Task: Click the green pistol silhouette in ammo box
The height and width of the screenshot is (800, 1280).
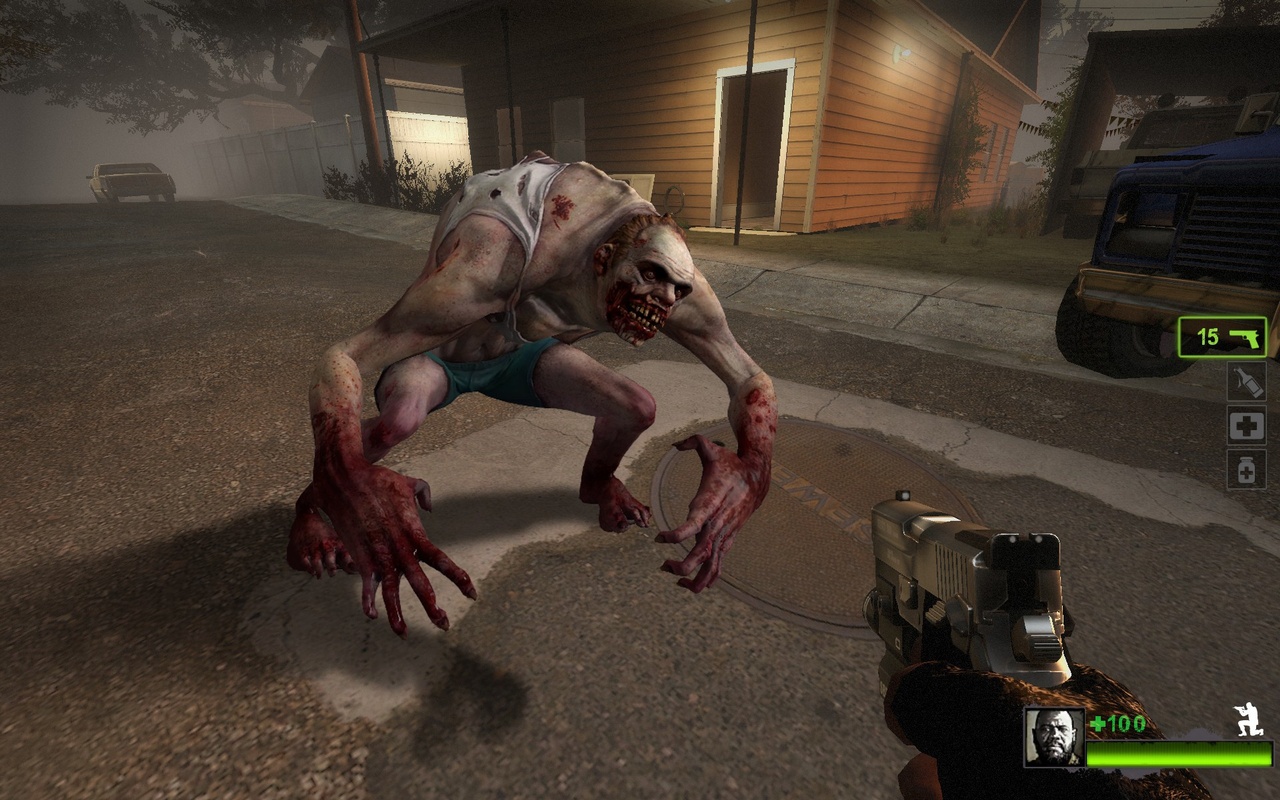Action: [1246, 338]
